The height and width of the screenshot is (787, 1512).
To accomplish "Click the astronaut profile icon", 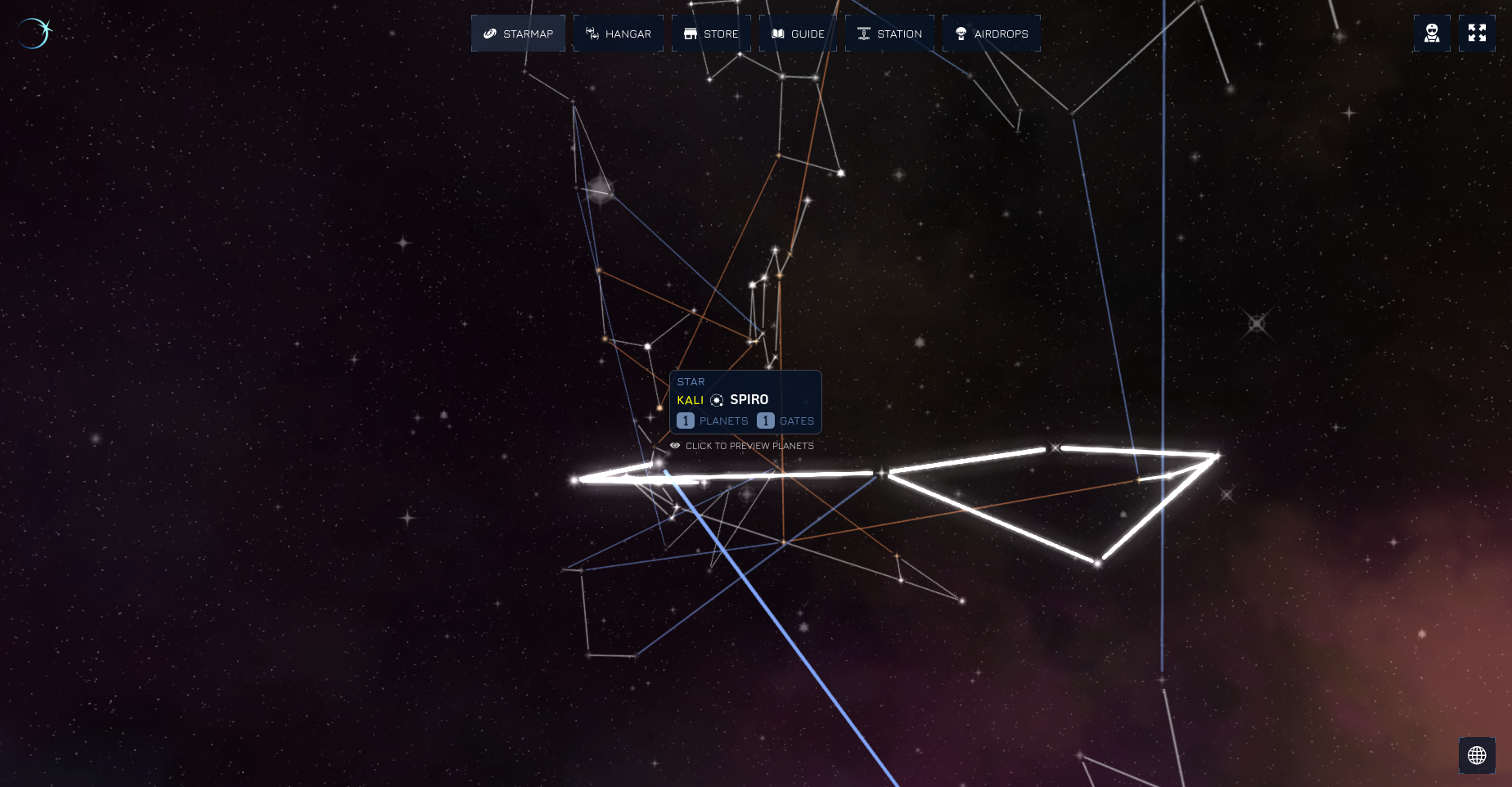I will click(1432, 34).
